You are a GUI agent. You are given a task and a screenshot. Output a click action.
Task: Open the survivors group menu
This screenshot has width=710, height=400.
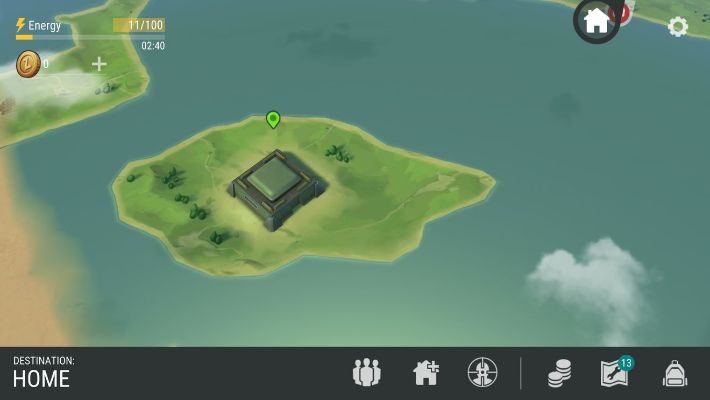point(367,373)
